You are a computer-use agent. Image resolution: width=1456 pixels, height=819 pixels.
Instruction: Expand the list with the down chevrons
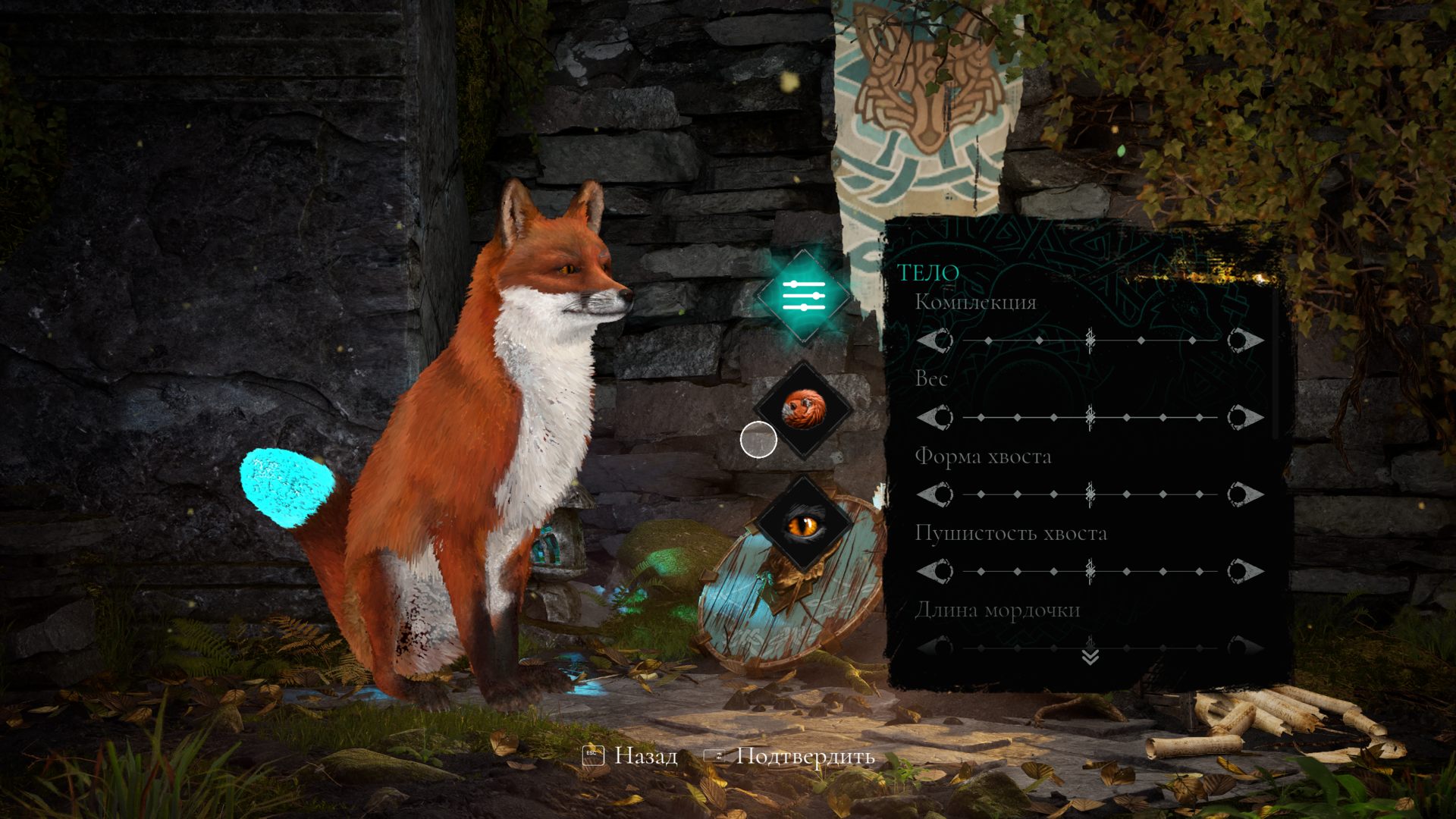click(x=1090, y=657)
